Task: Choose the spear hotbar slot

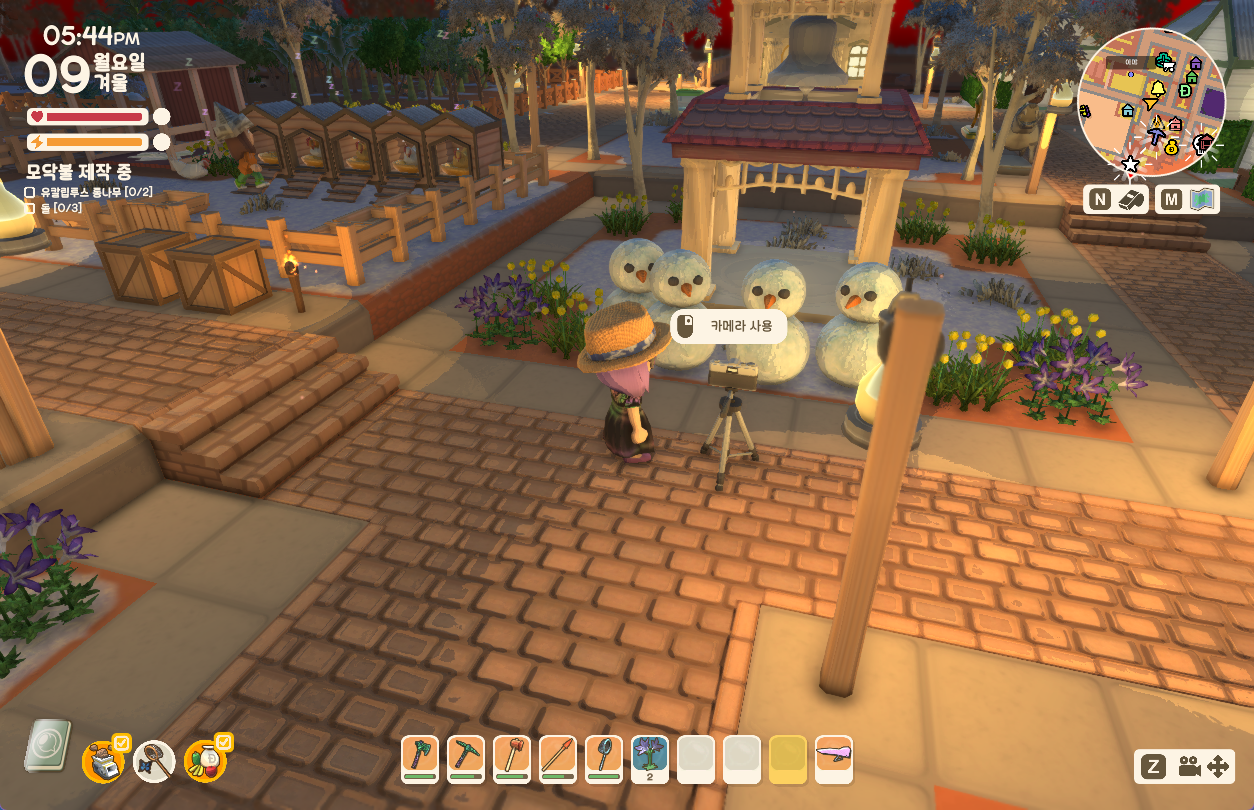Action: click(557, 759)
